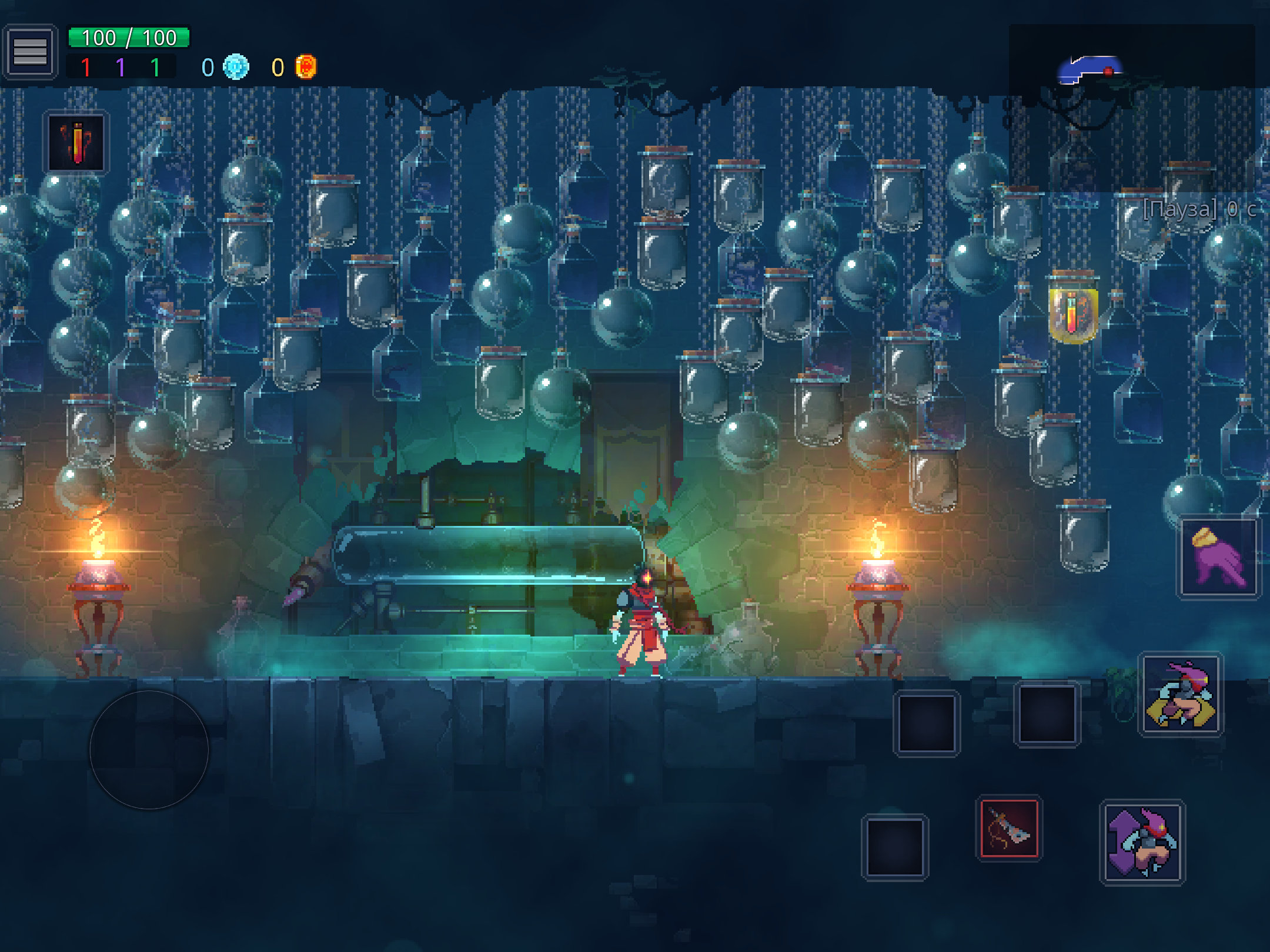Viewport: 1270px width, 952px height.
Task: Attack with the red-bordered weapon slot
Action: point(1009,829)
